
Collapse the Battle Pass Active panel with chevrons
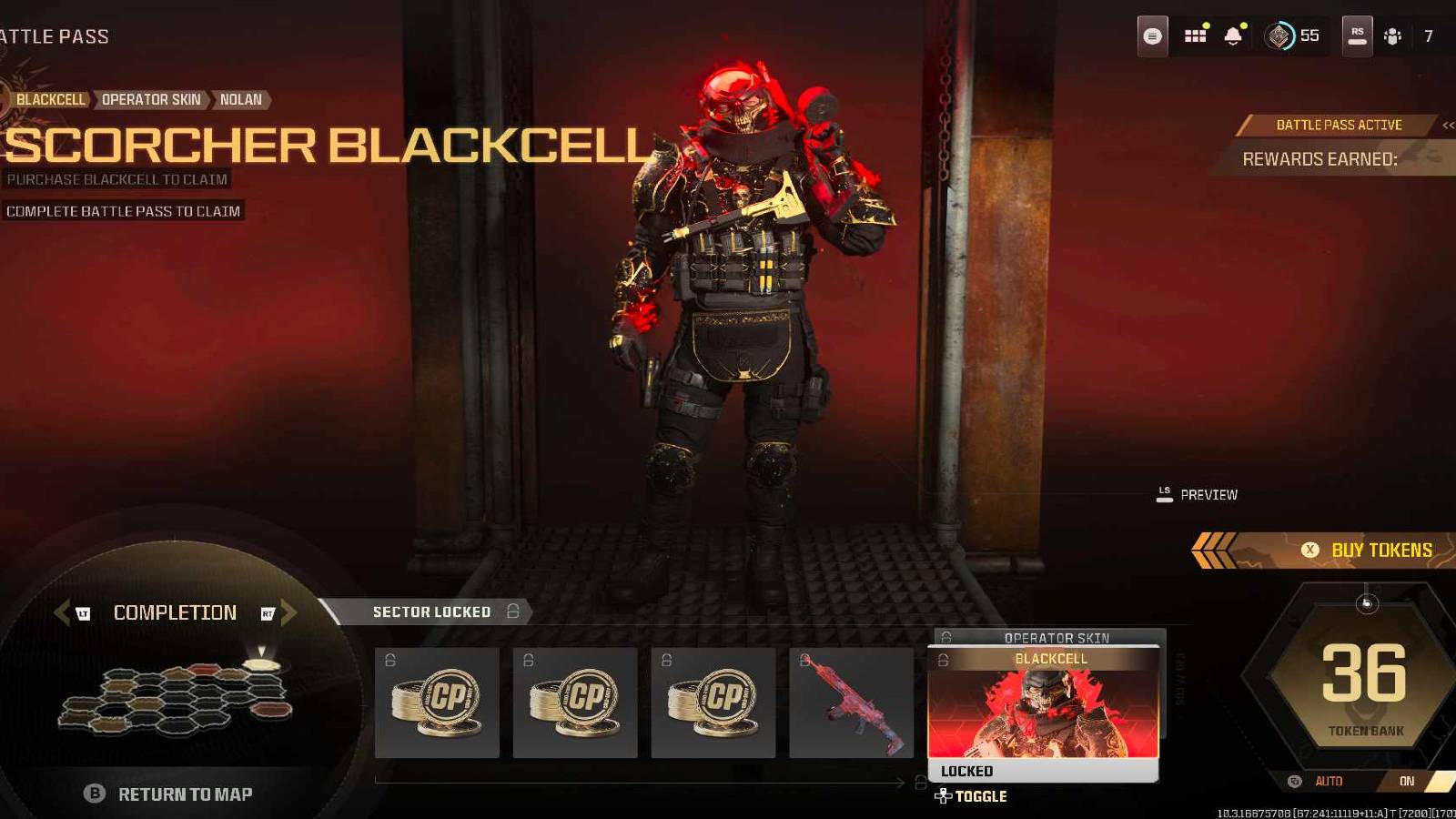[x=1447, y=126]
